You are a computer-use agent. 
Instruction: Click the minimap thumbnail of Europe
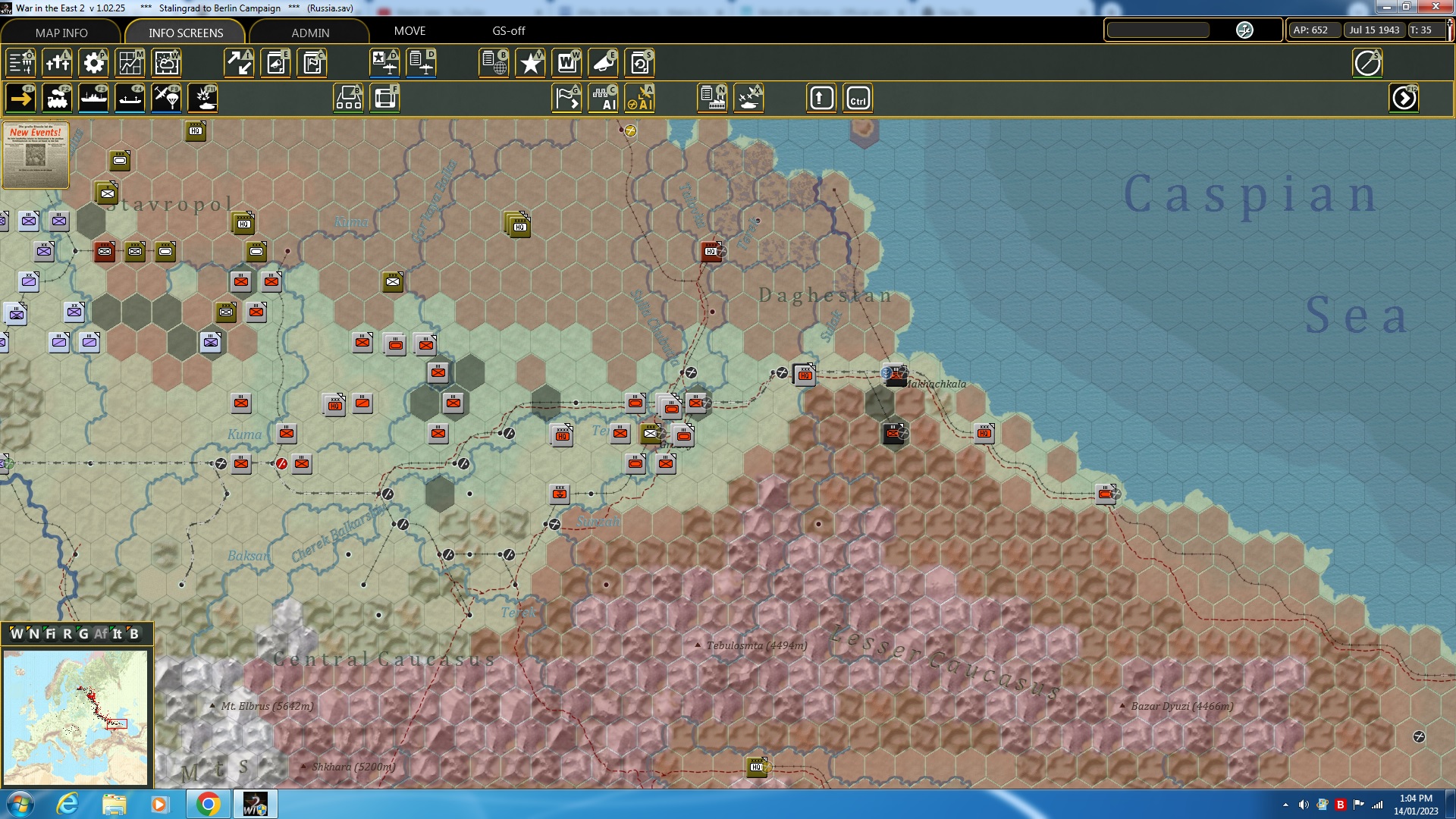click(76, 717)
